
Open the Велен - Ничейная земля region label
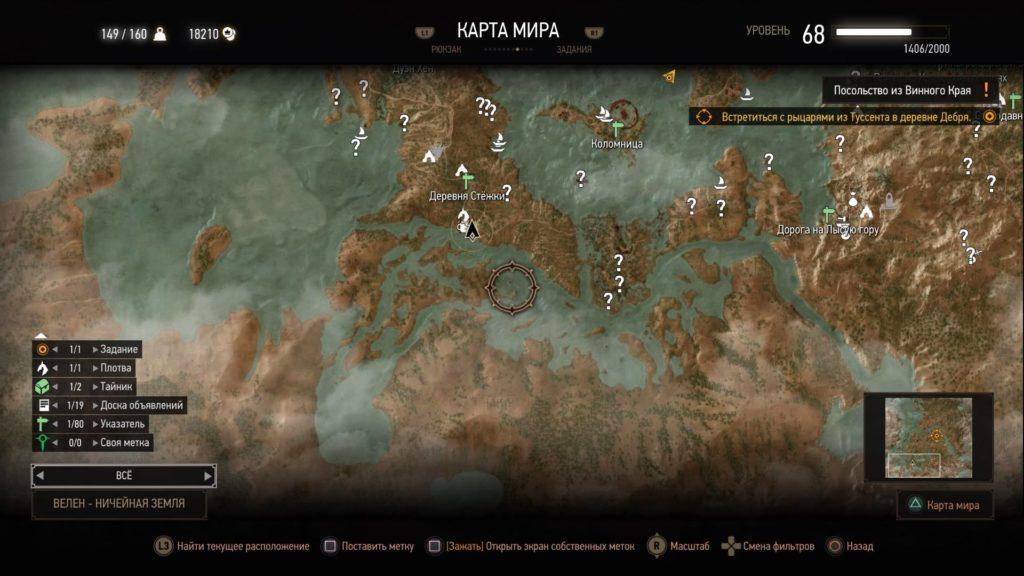[119, 504]
